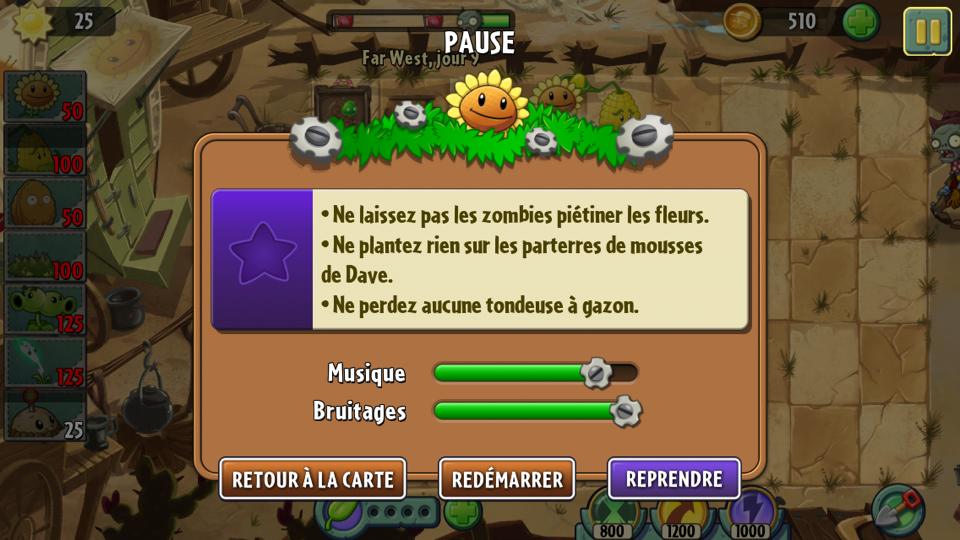This screenshot has height=540, width=960.
Task: Click the yellow pause button
Action: pos(927,31)
